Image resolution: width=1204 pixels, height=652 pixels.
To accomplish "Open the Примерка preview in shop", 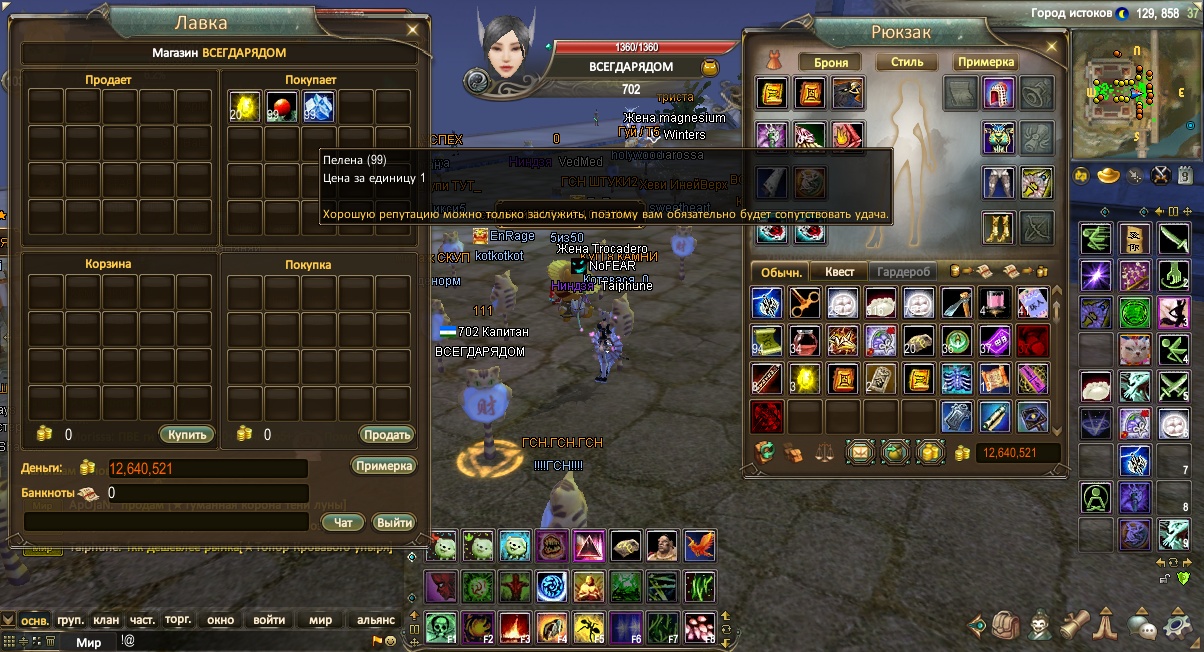I will click(x=384, y=466).
